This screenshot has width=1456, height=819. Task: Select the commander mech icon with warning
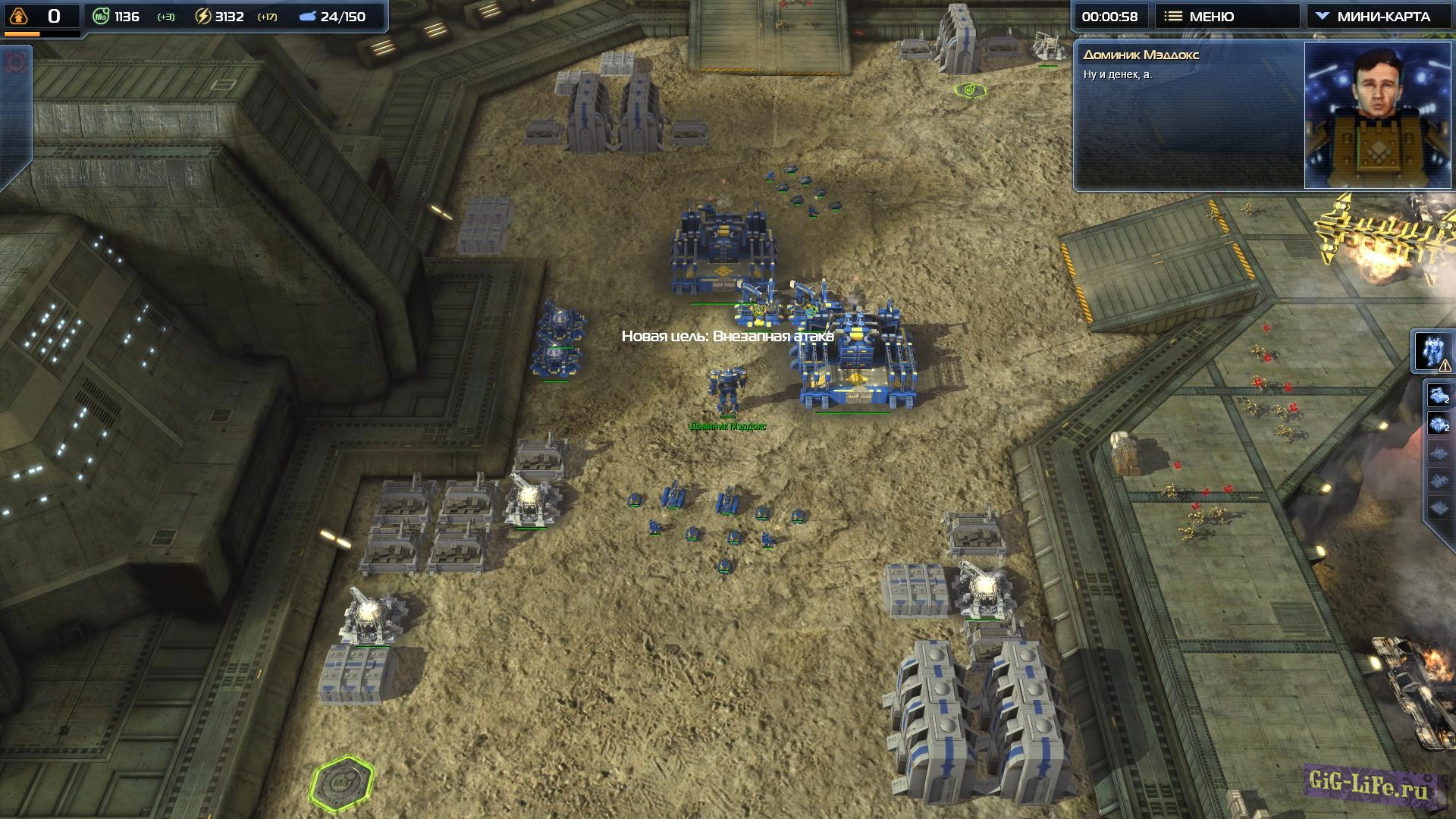point(1432,352)
